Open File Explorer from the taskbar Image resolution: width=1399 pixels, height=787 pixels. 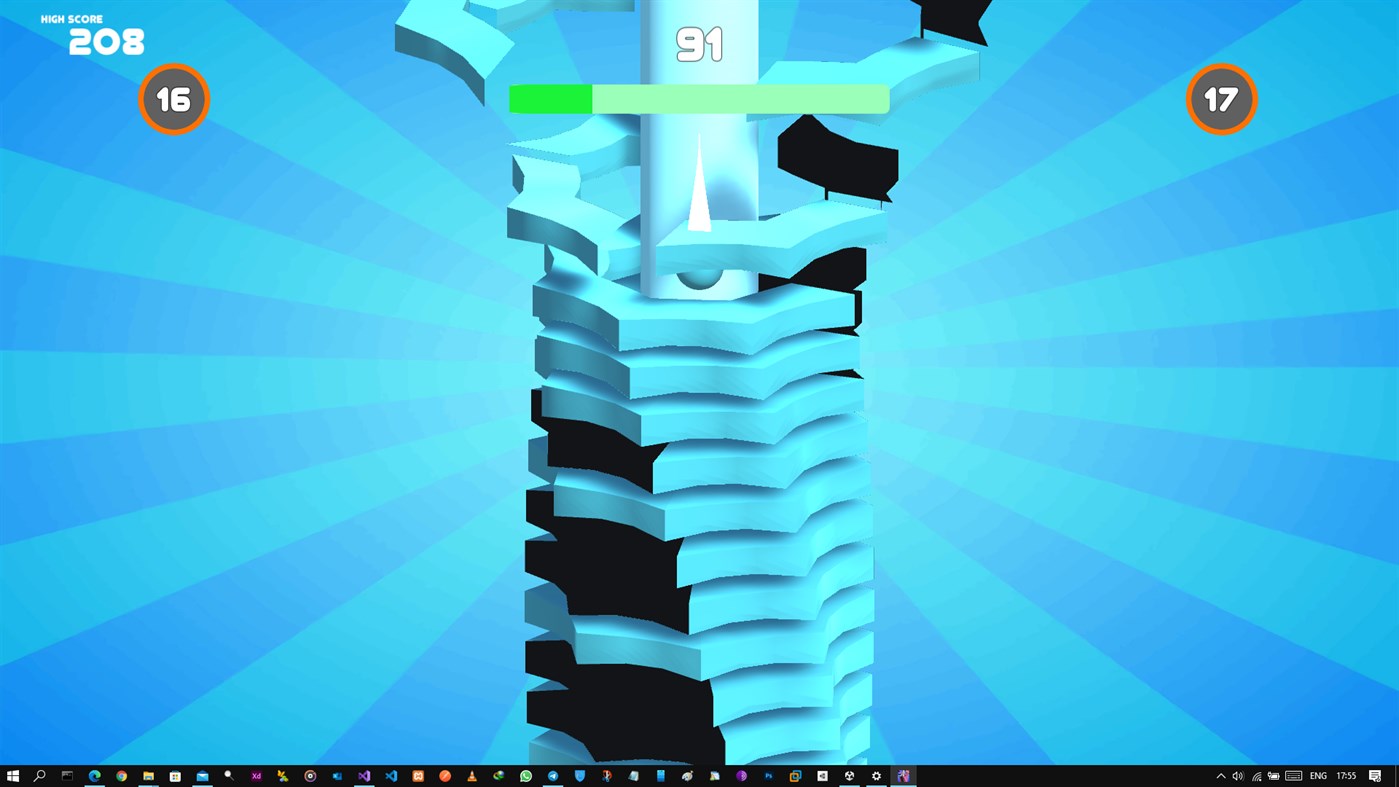pos(147,775)
